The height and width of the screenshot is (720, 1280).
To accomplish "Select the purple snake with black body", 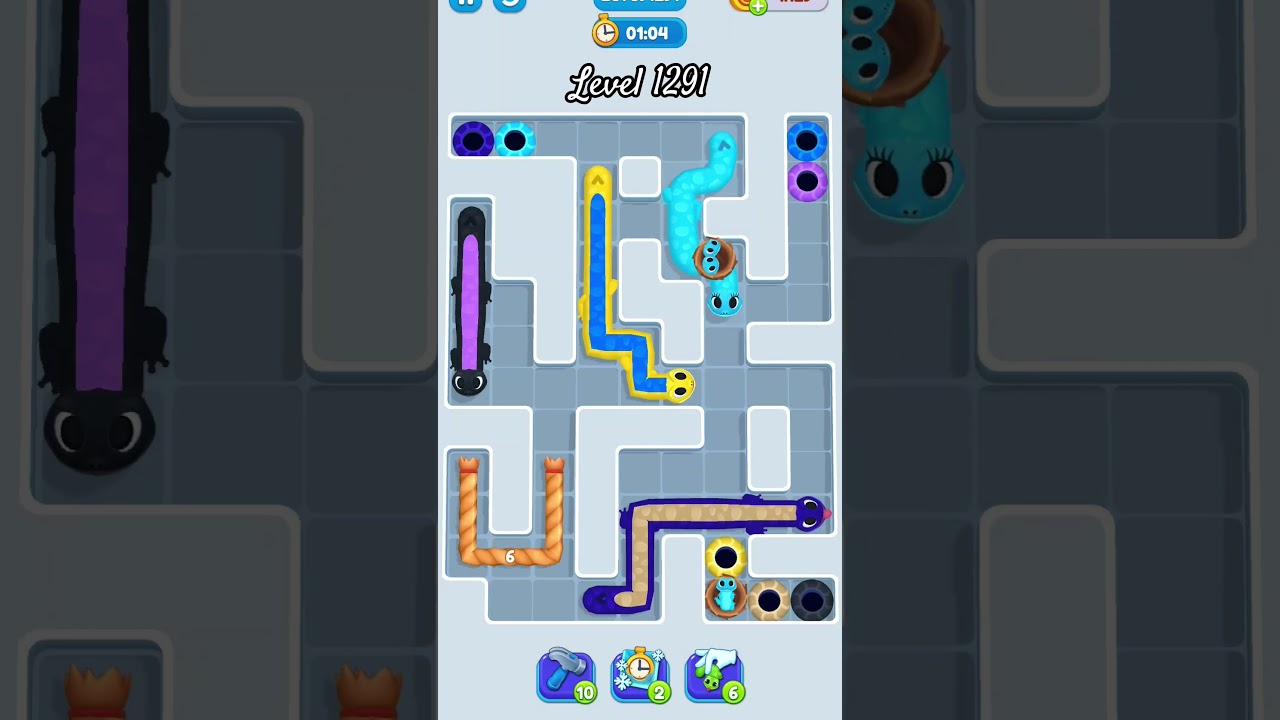I will [470, 300].
